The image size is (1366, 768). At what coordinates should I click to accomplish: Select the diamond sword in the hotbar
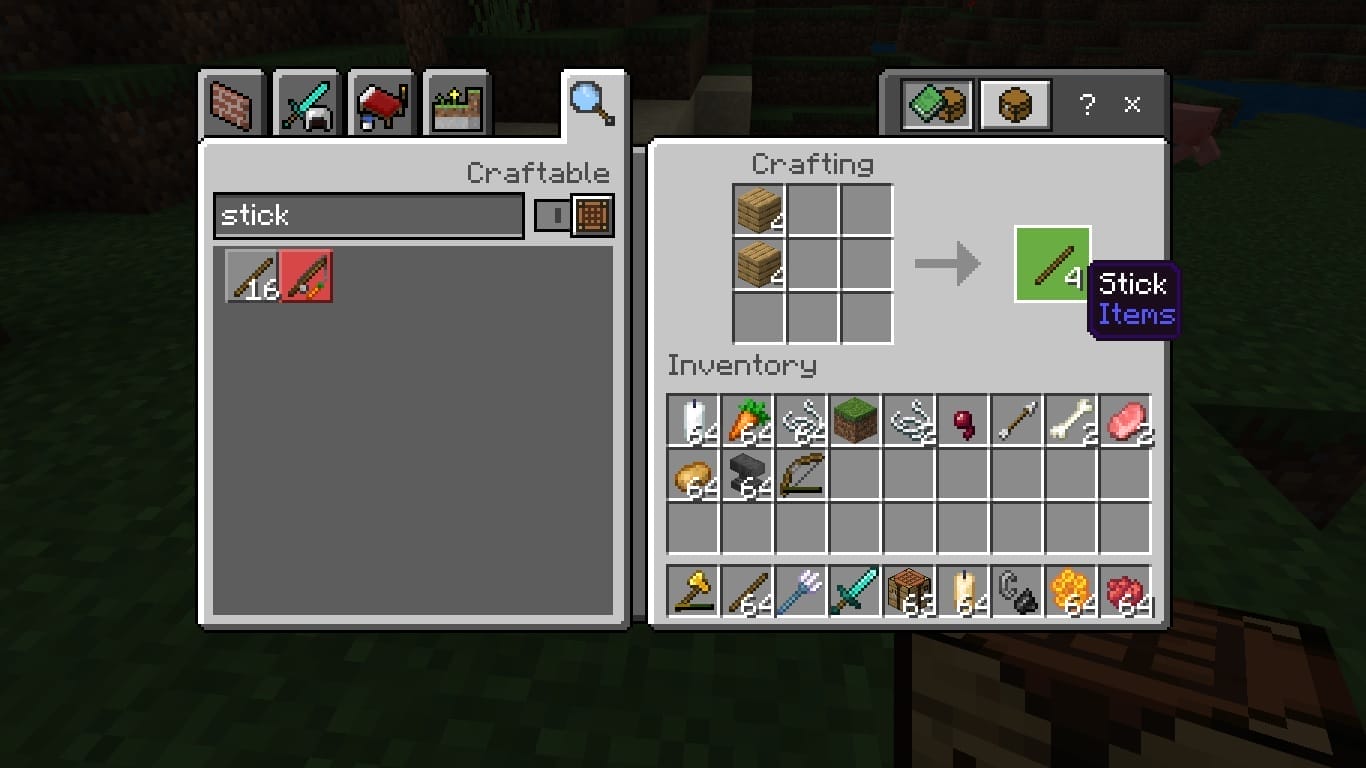(x=855, y=590)
